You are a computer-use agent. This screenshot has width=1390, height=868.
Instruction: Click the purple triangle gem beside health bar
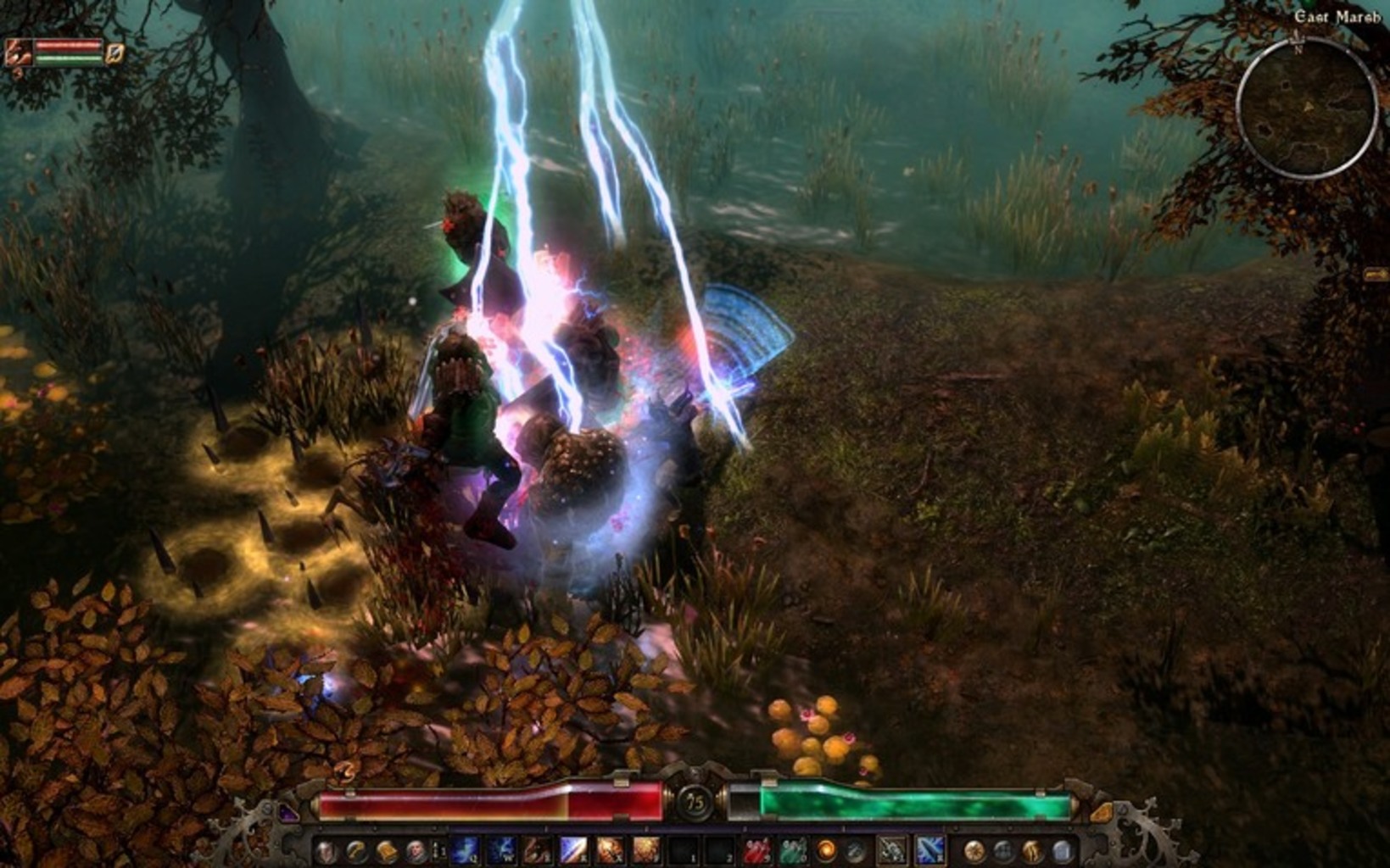[289, 812]
